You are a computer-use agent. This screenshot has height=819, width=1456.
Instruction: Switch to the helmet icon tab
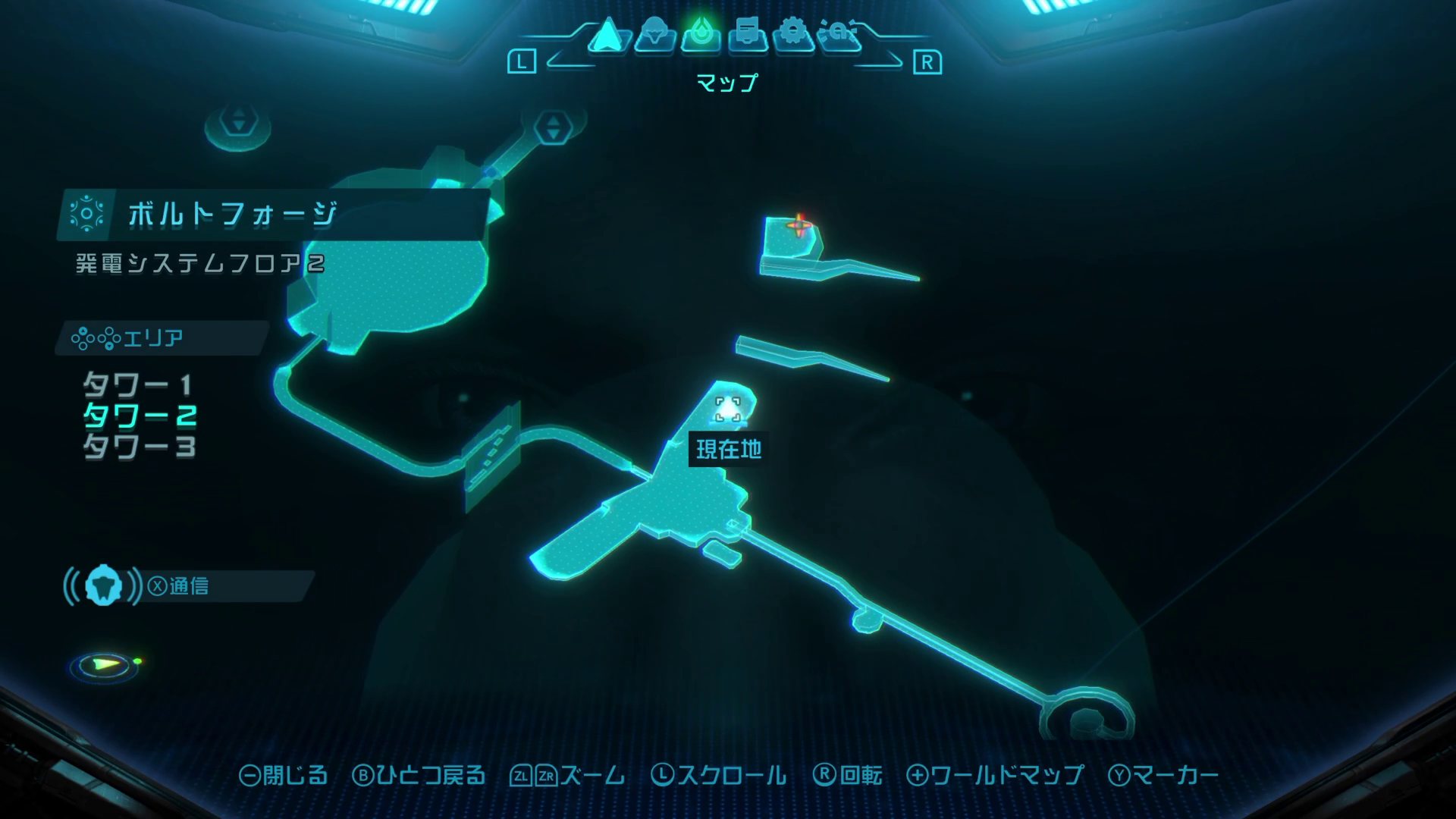pyautogui.click(x=654, y=36)
